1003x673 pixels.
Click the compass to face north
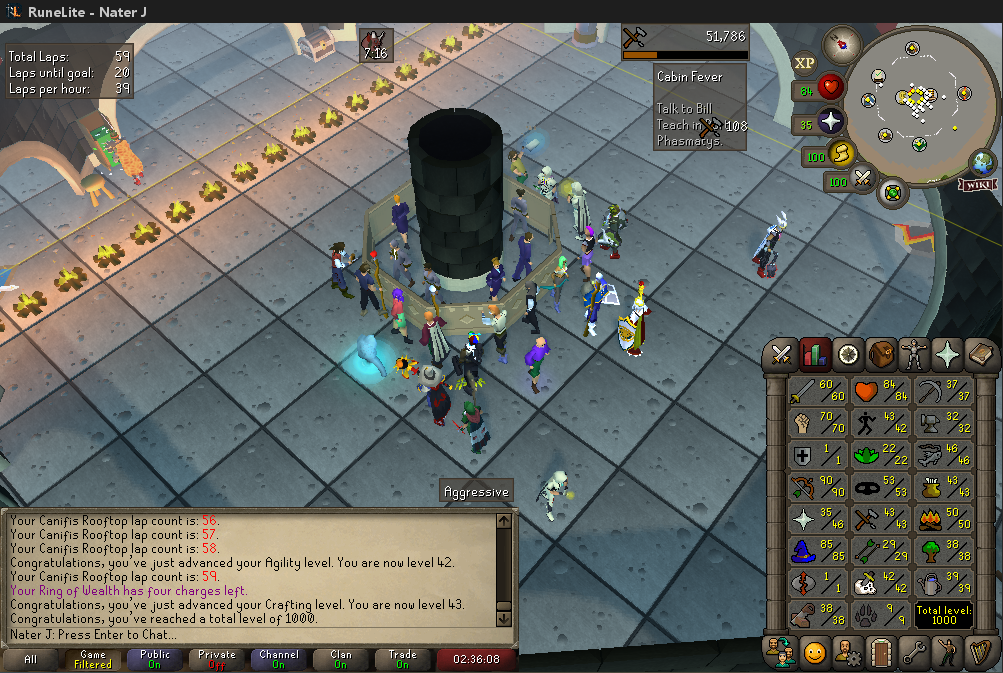(843, 44)
